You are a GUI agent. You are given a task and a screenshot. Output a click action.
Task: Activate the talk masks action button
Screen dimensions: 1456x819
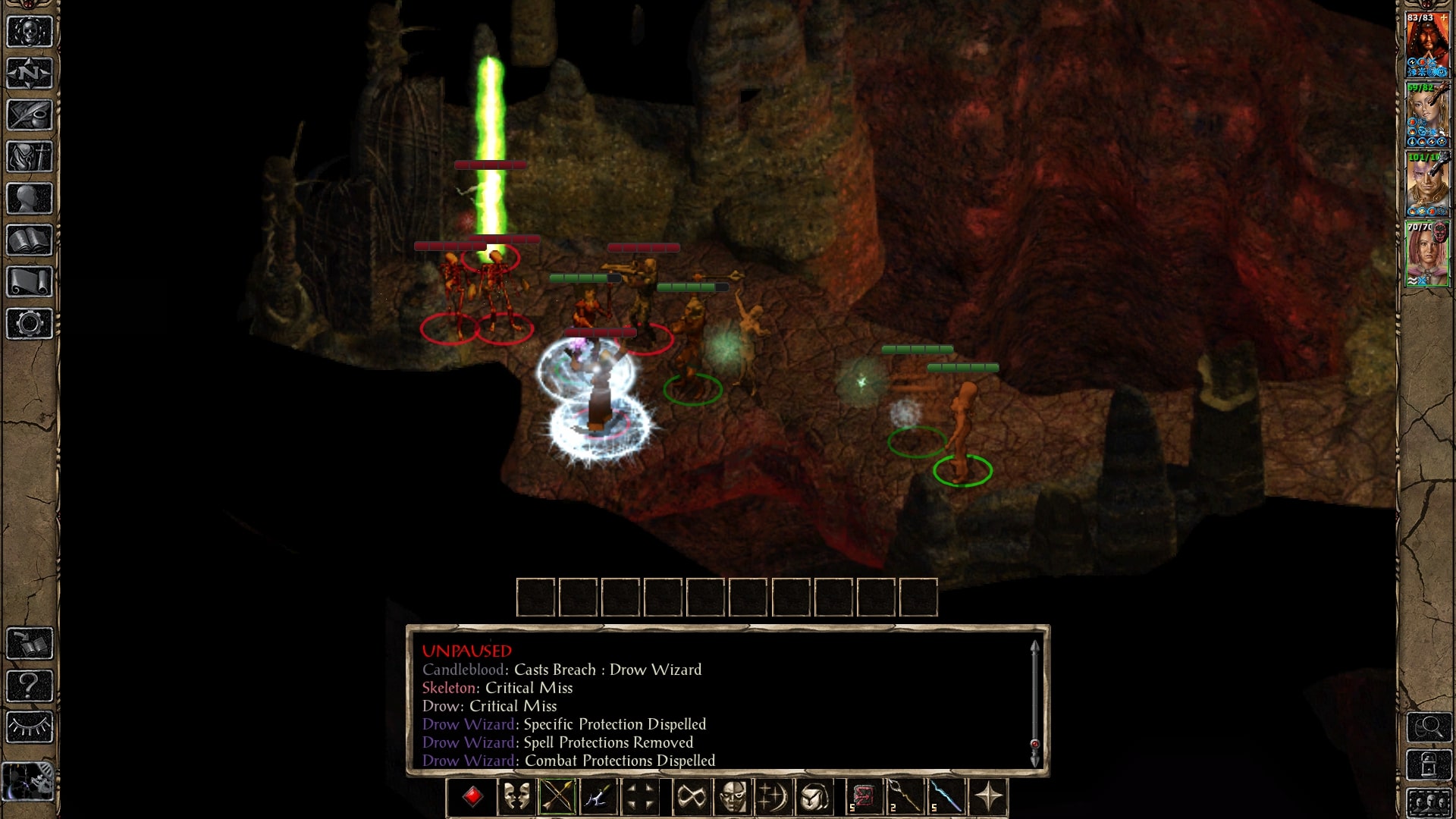516,797
